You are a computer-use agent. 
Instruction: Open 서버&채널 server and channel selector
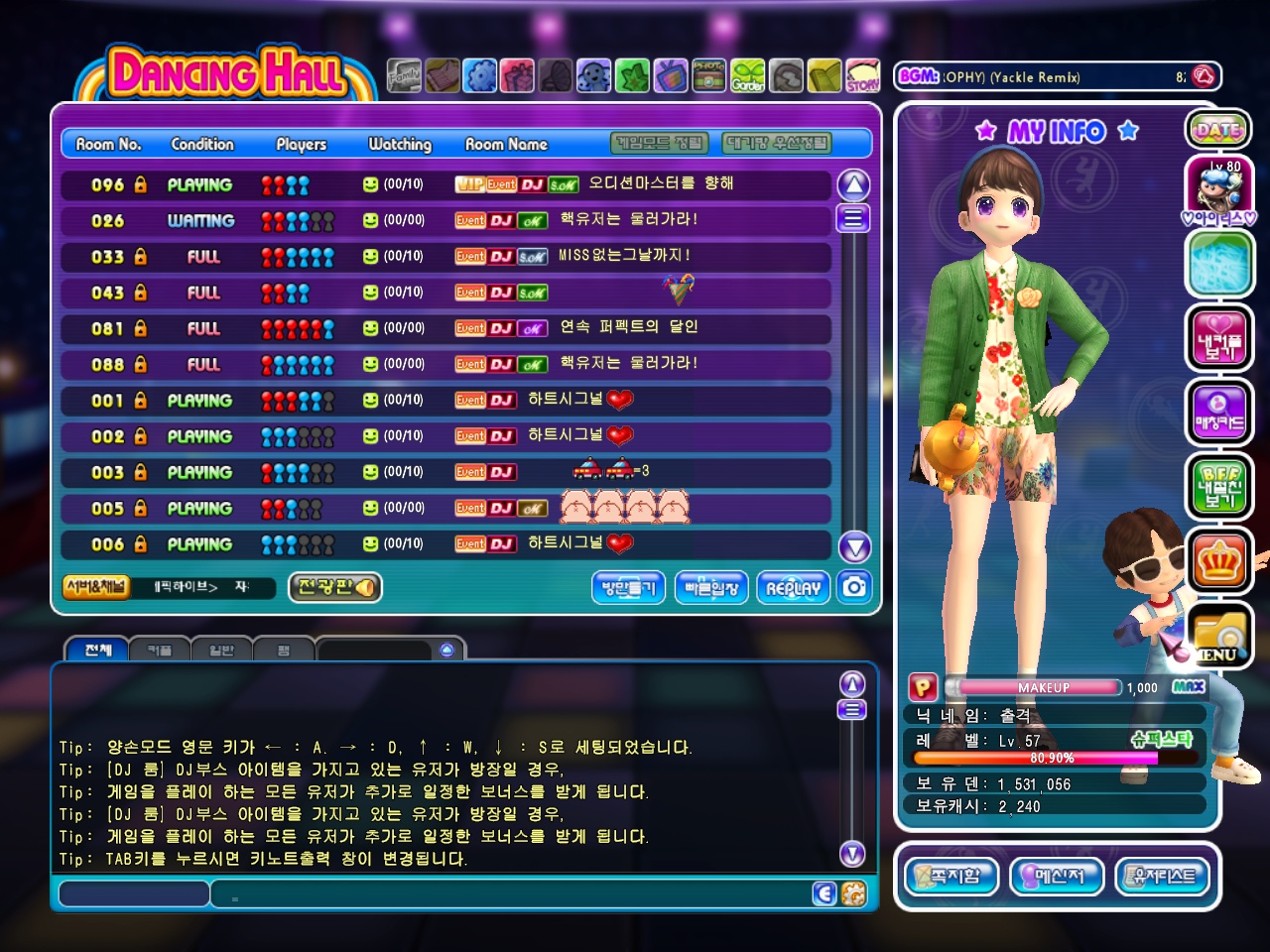[x=95, y=587]
